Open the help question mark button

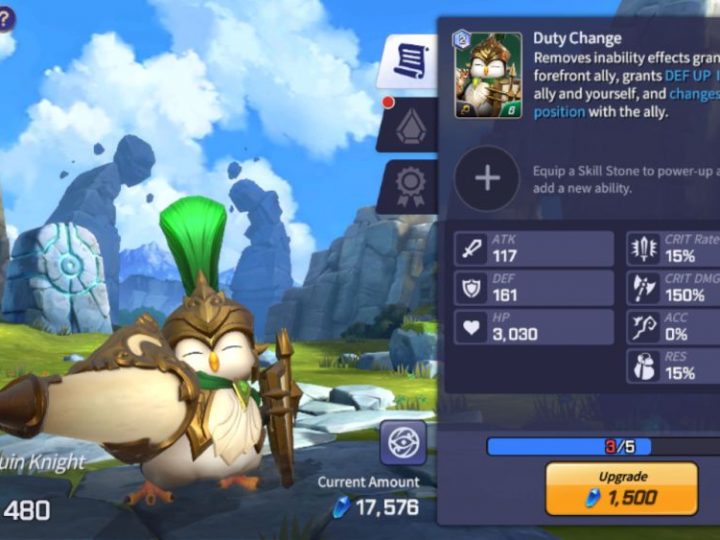[x=5, y=18]
